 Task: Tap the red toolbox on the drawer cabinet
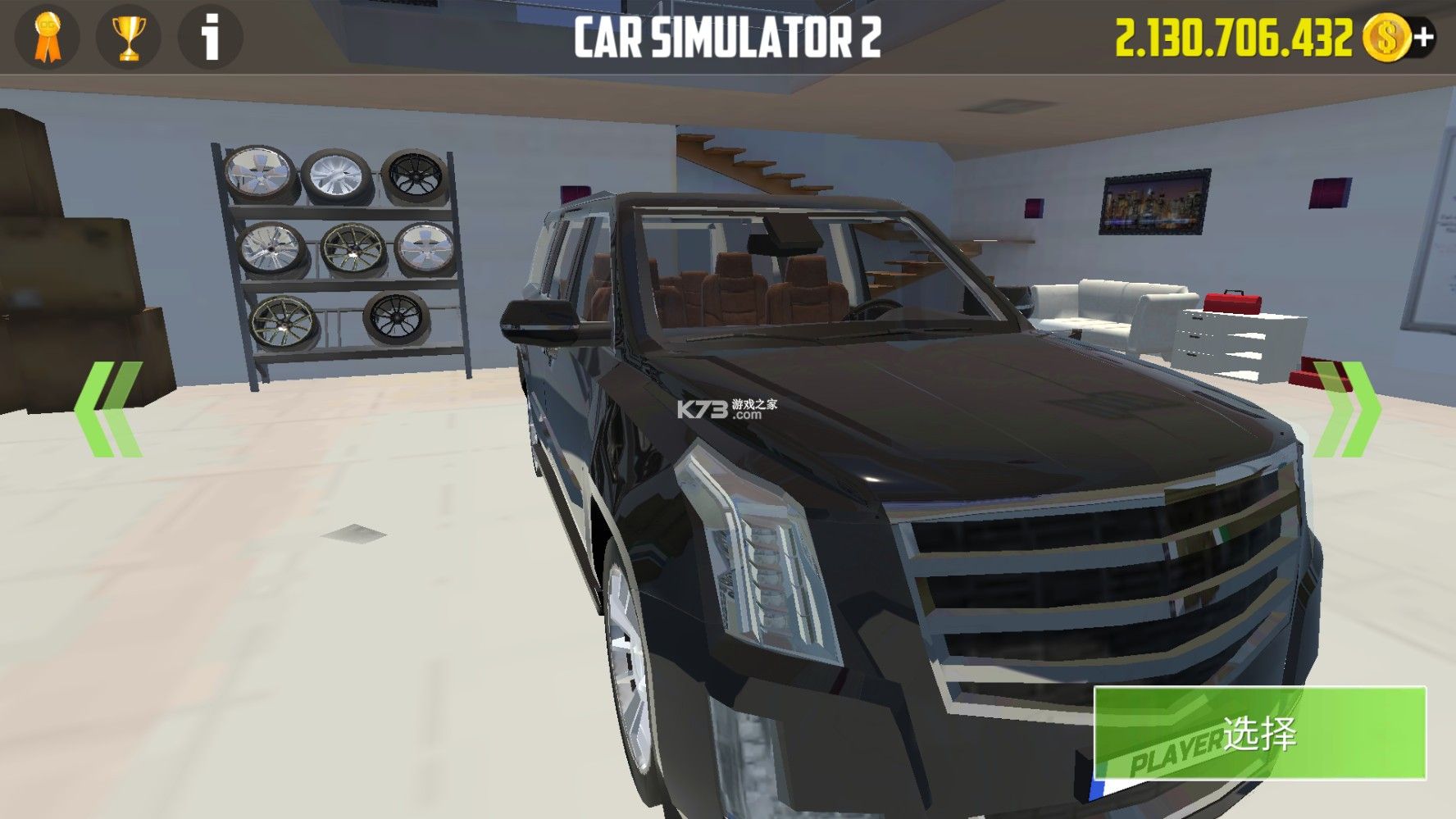click(x=1232, y=301)
